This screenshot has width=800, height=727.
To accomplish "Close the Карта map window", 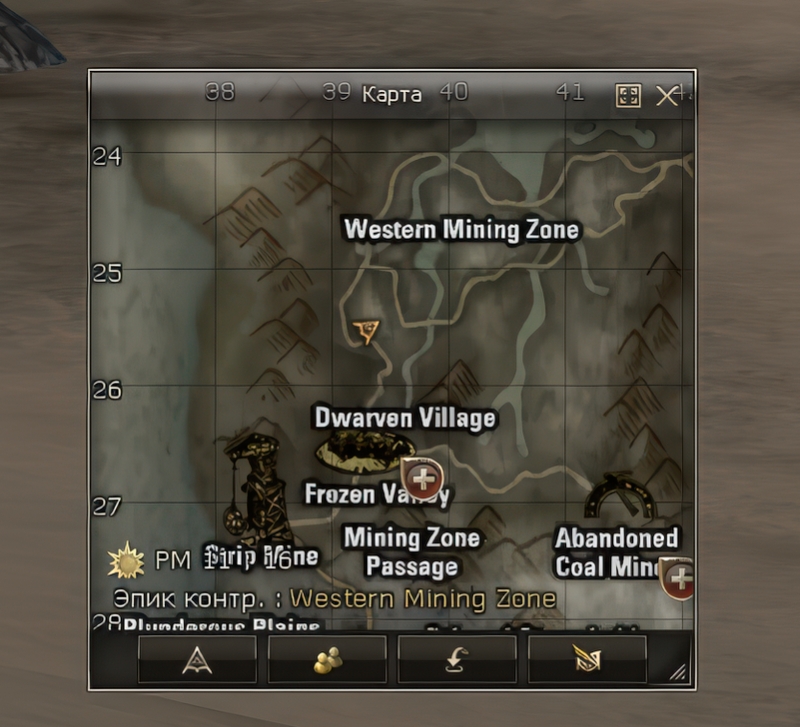I will click(666, 95).
